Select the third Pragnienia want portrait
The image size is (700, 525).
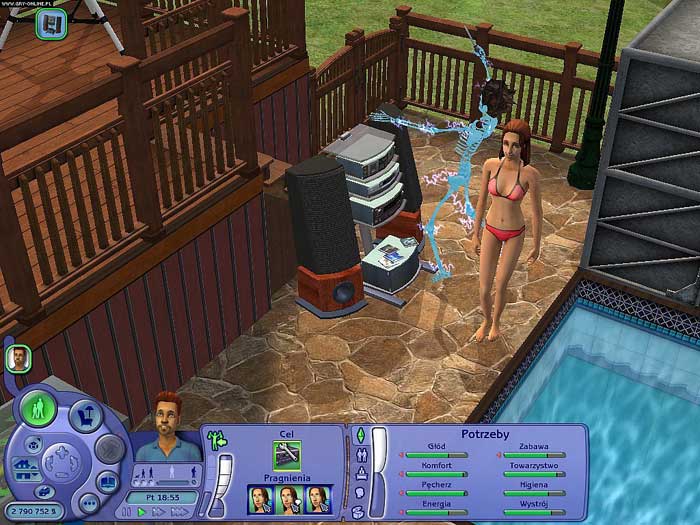click(319, 499)
